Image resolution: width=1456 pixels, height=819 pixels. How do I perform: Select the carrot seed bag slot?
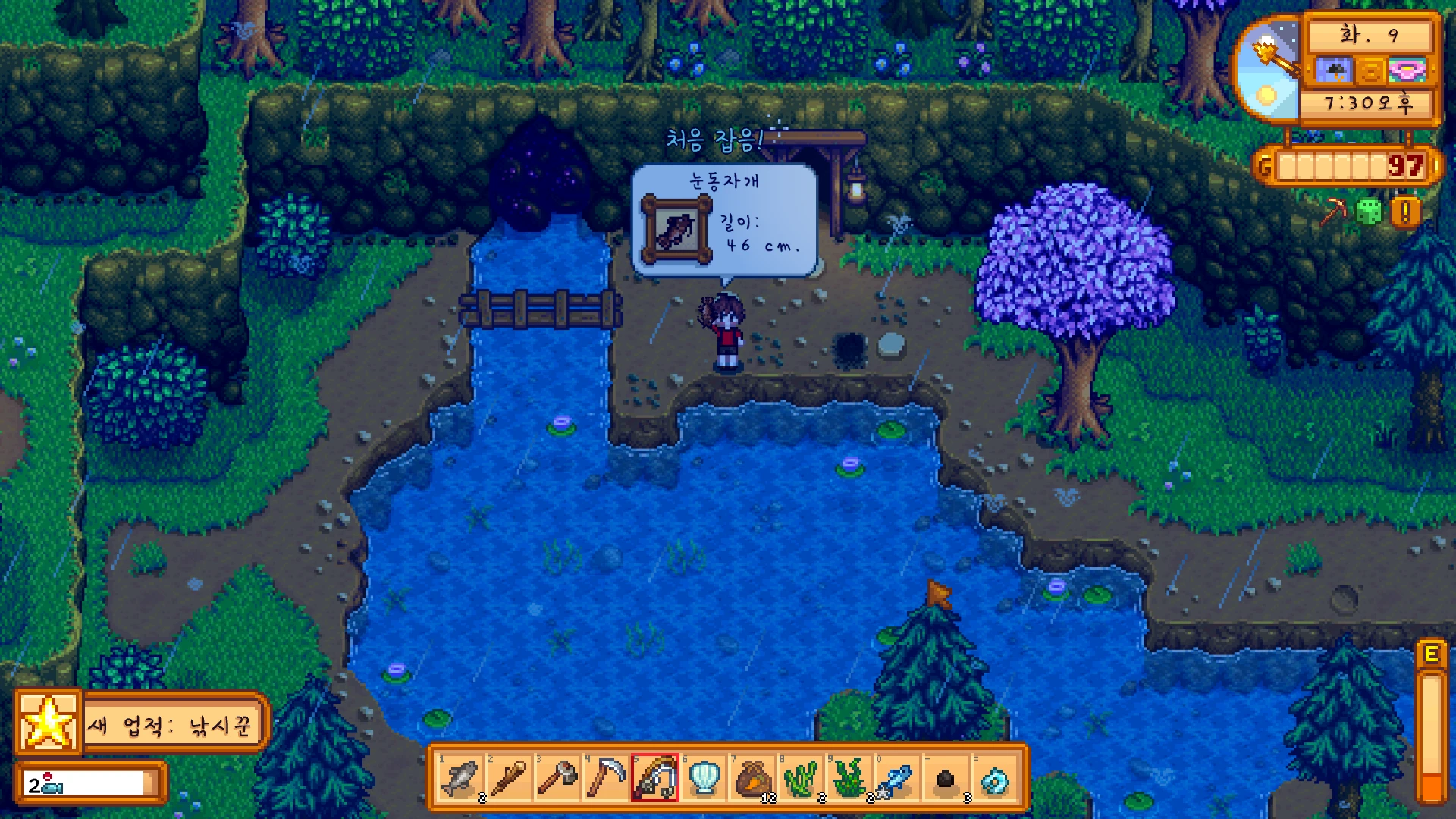pos(752,778)
